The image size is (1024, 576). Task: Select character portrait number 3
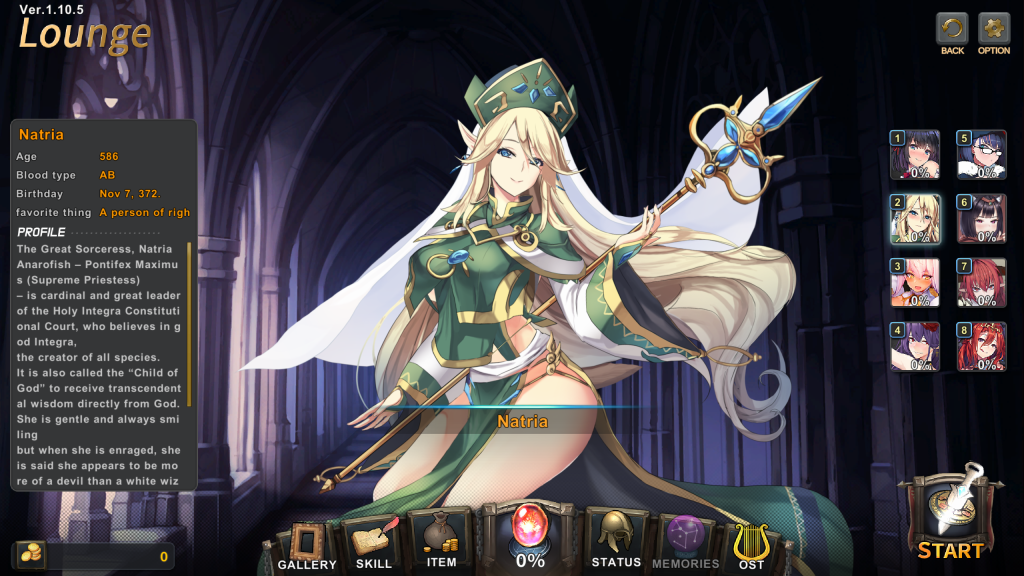(x=915, y=283)
